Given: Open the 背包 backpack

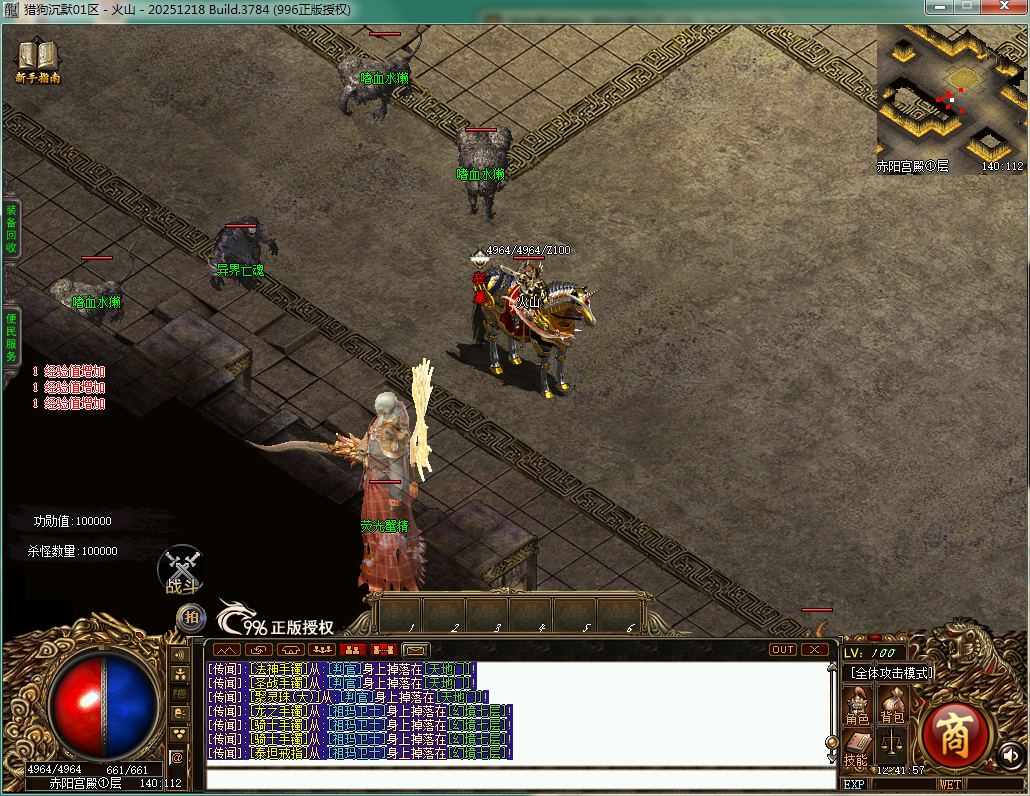Looking at the screenshot, I should 892,706.
